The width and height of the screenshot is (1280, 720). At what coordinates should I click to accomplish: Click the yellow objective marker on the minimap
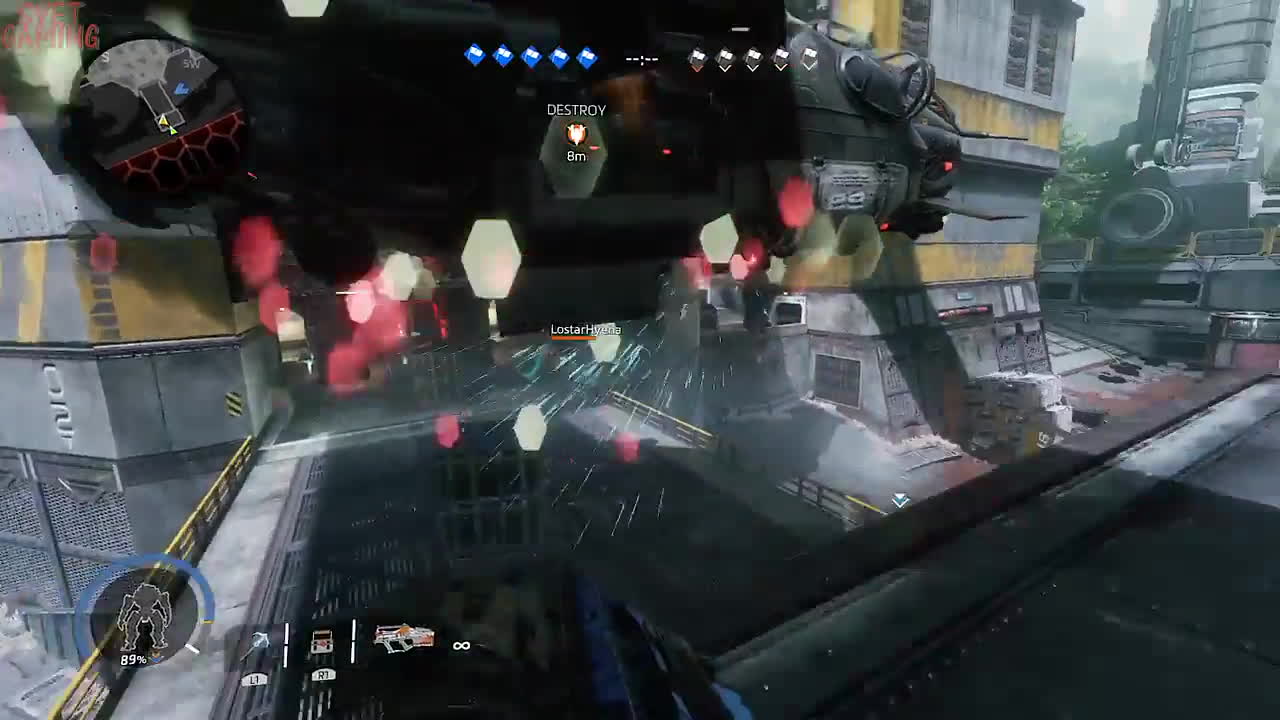click(163, 120)
